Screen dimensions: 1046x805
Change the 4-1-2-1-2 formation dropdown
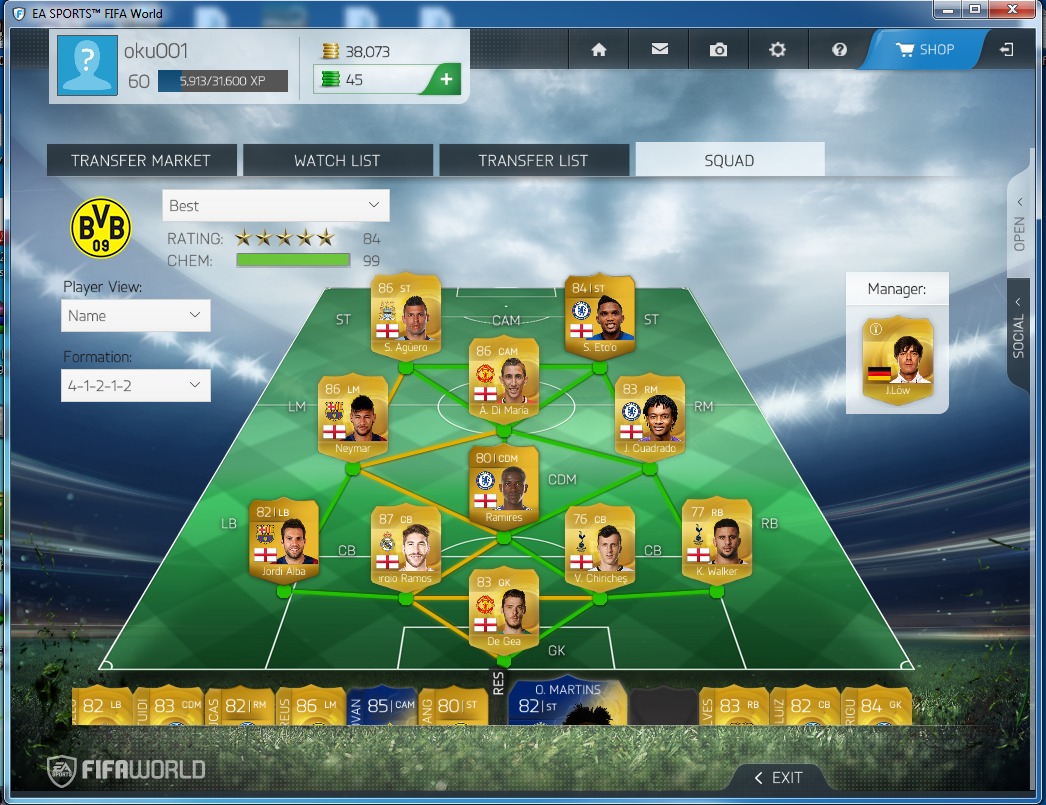point(135,385)
